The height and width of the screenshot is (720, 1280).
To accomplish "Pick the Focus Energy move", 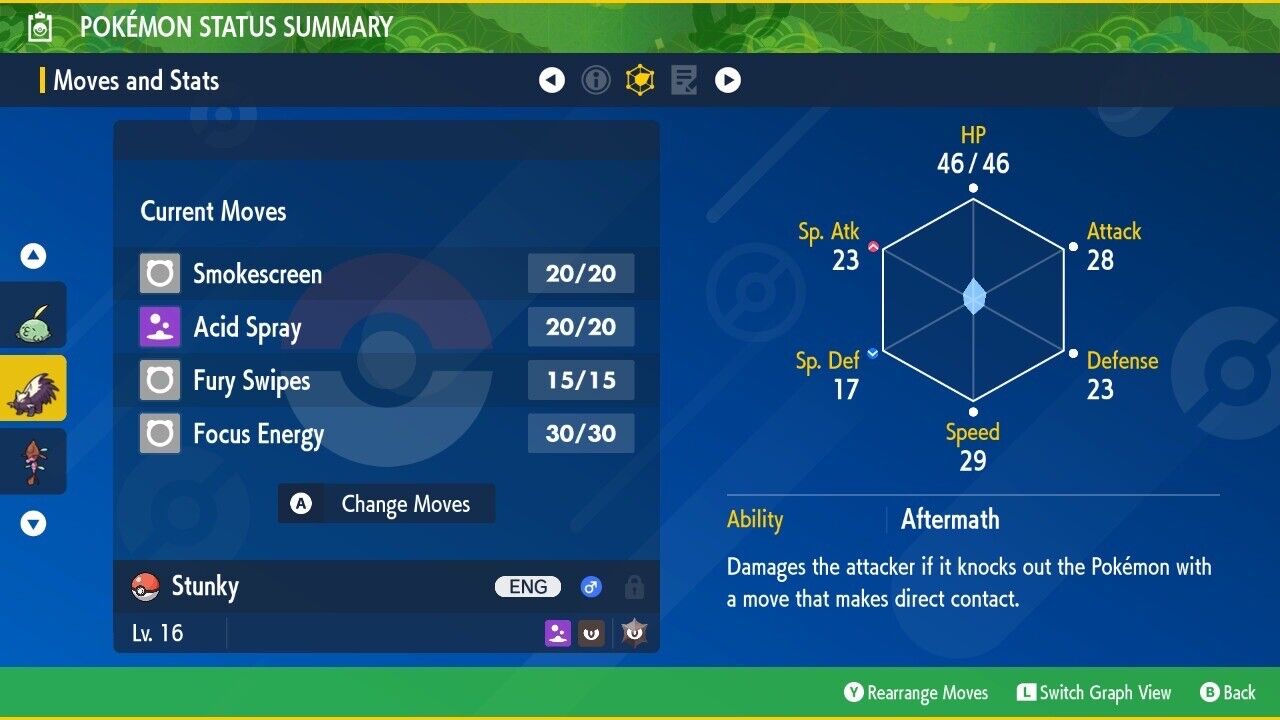I will [386, 434].
